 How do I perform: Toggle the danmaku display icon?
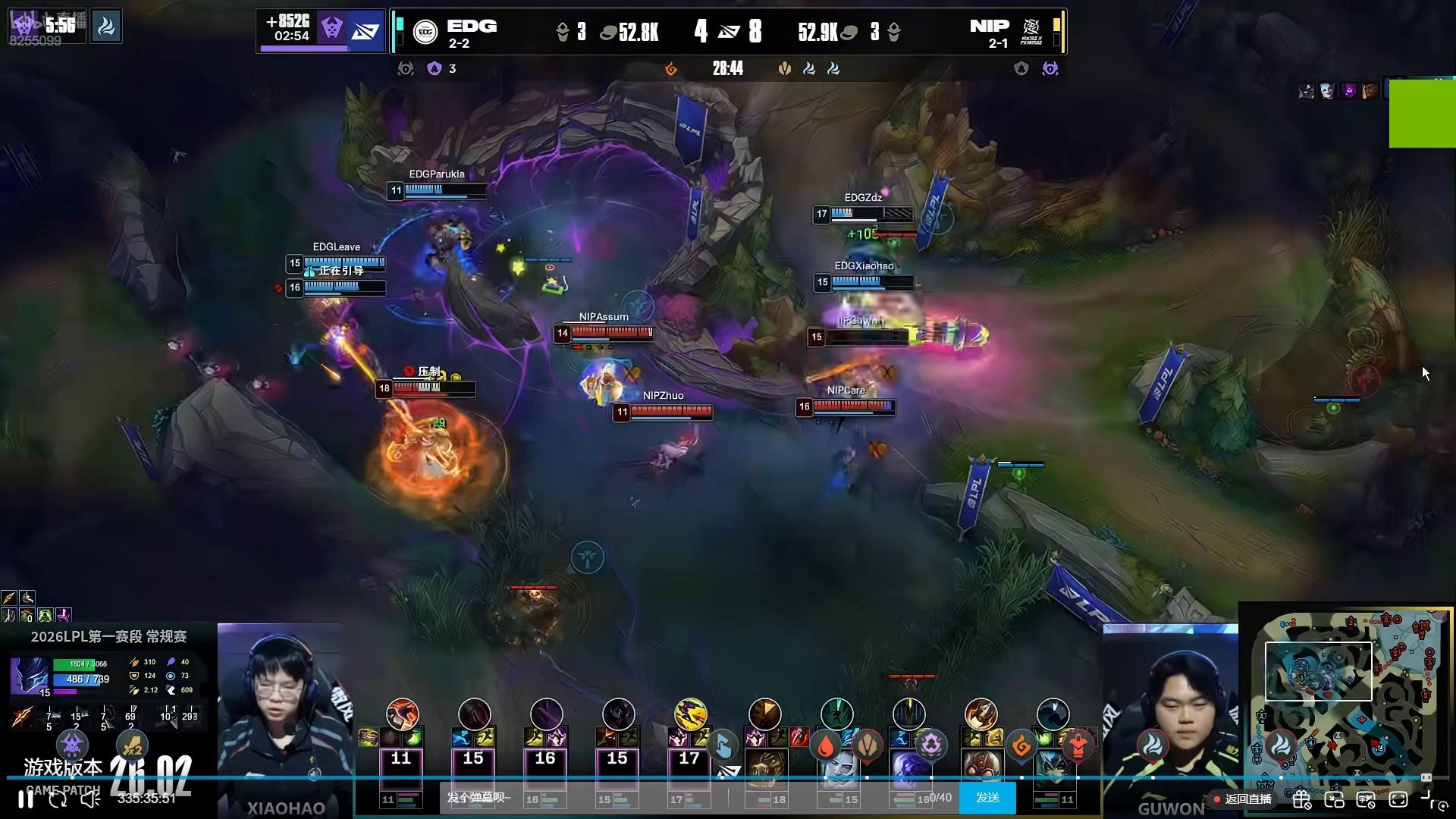(x=1366, y=799)
